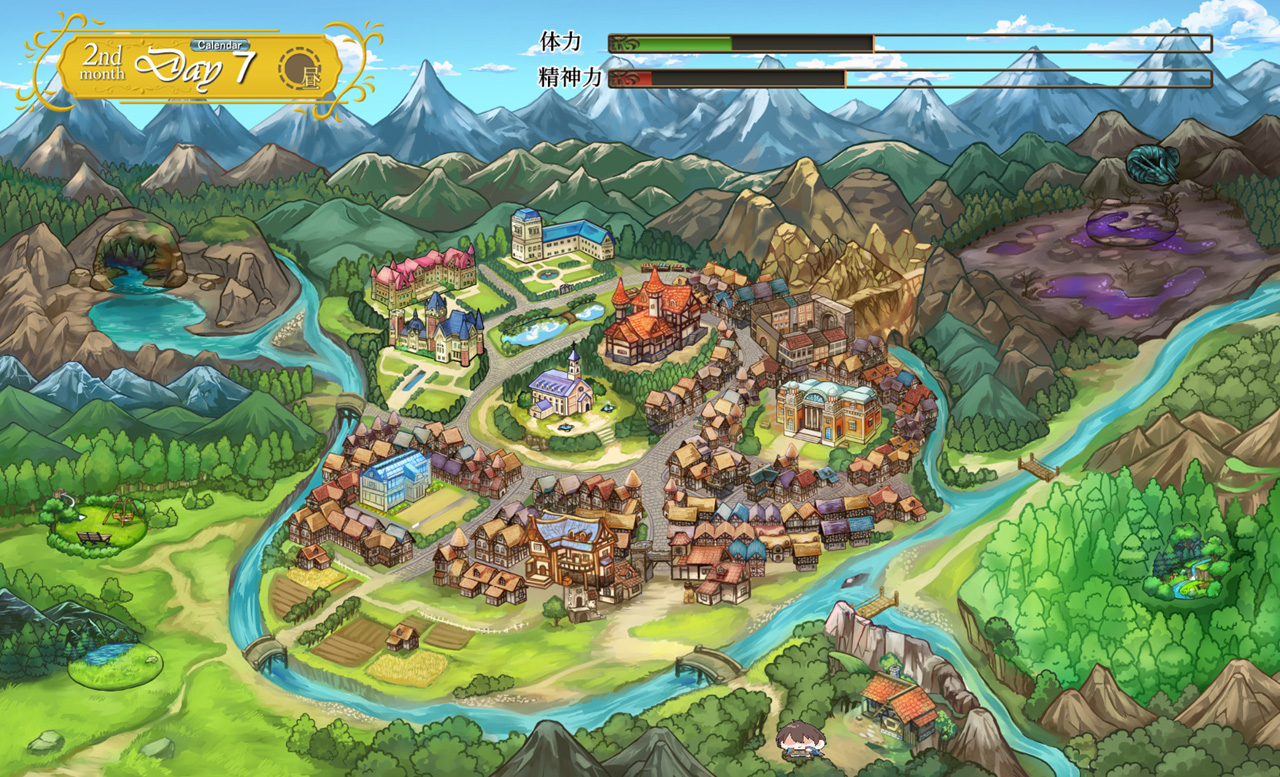Select the white manor with blue roof
This screenshot has height=777, width=1280.
pos(560,236)
